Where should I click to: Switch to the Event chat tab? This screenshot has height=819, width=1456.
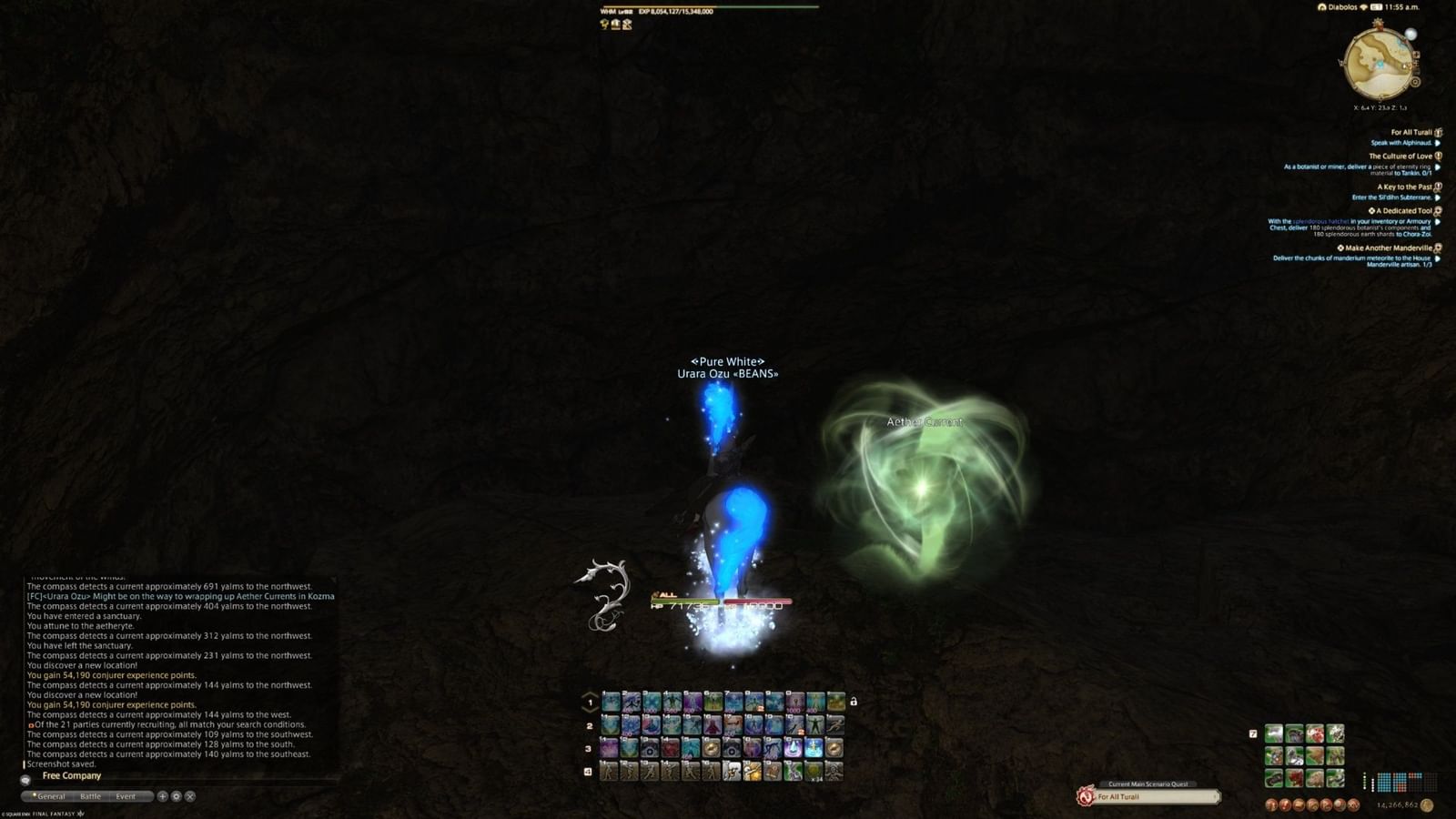tap(126, 796)
